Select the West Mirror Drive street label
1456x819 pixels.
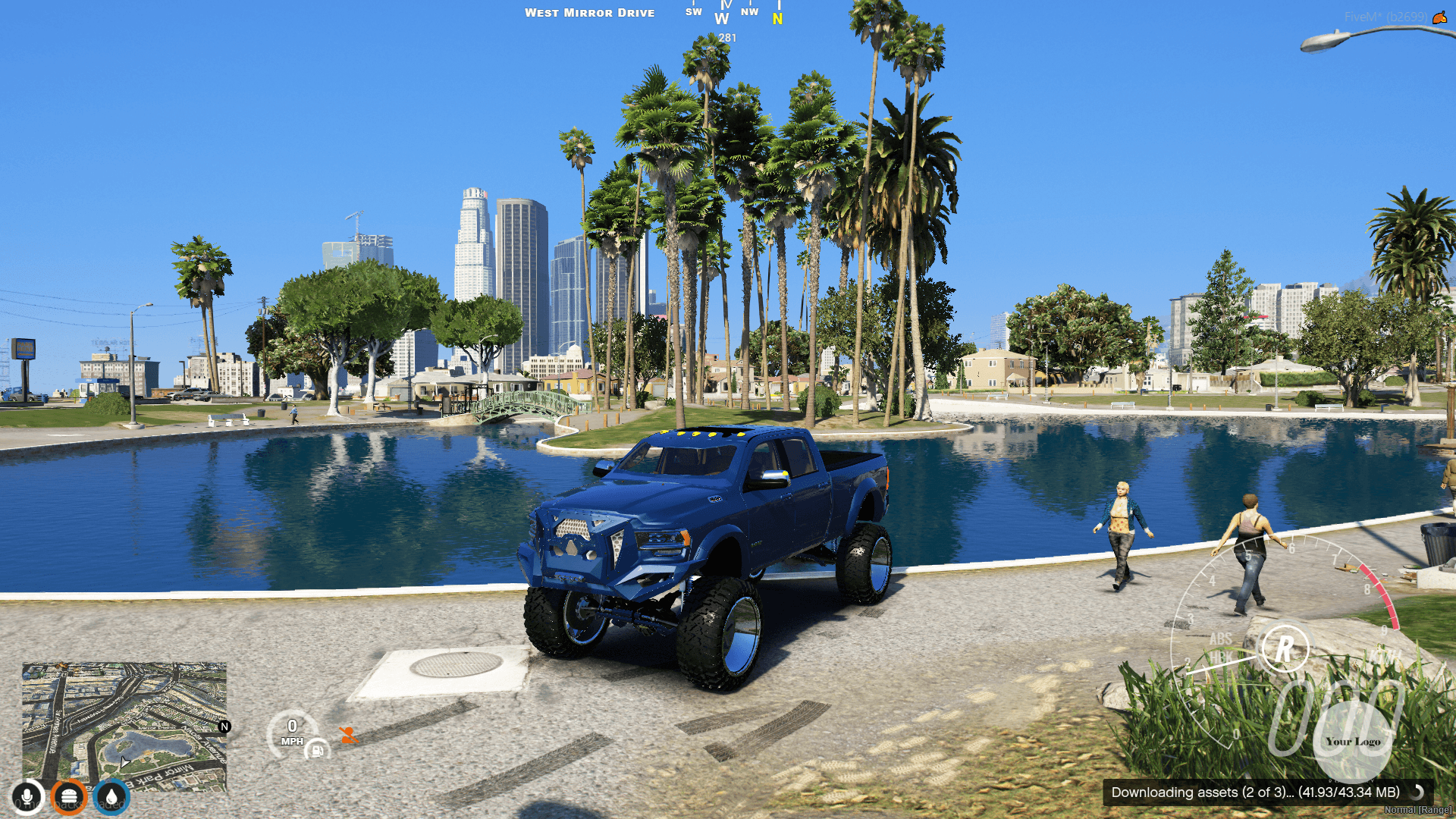pyautogui.click(x=591, y=12)
